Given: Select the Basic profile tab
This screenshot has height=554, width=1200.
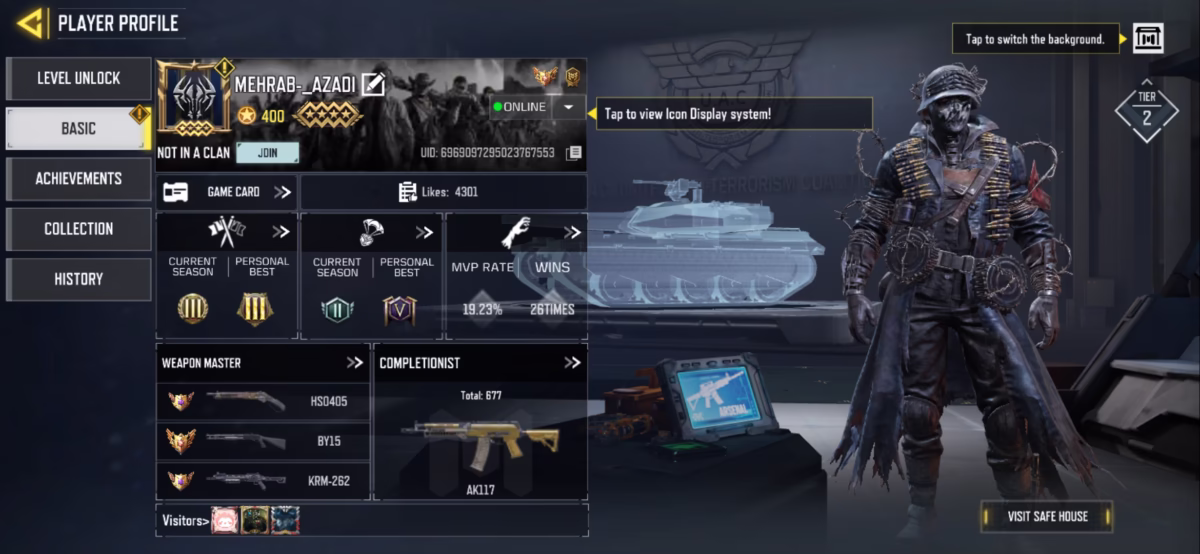Looking at the screenshot, I should pyautogui.click(x=78, y=129).
